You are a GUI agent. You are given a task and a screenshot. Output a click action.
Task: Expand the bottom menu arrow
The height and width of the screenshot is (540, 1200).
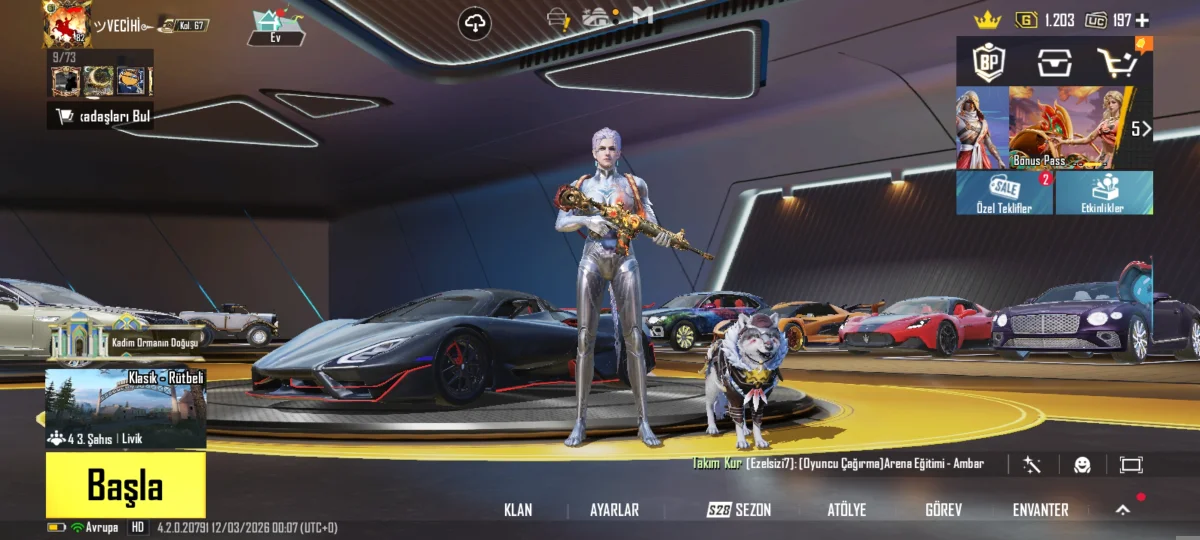[1123, 510]
